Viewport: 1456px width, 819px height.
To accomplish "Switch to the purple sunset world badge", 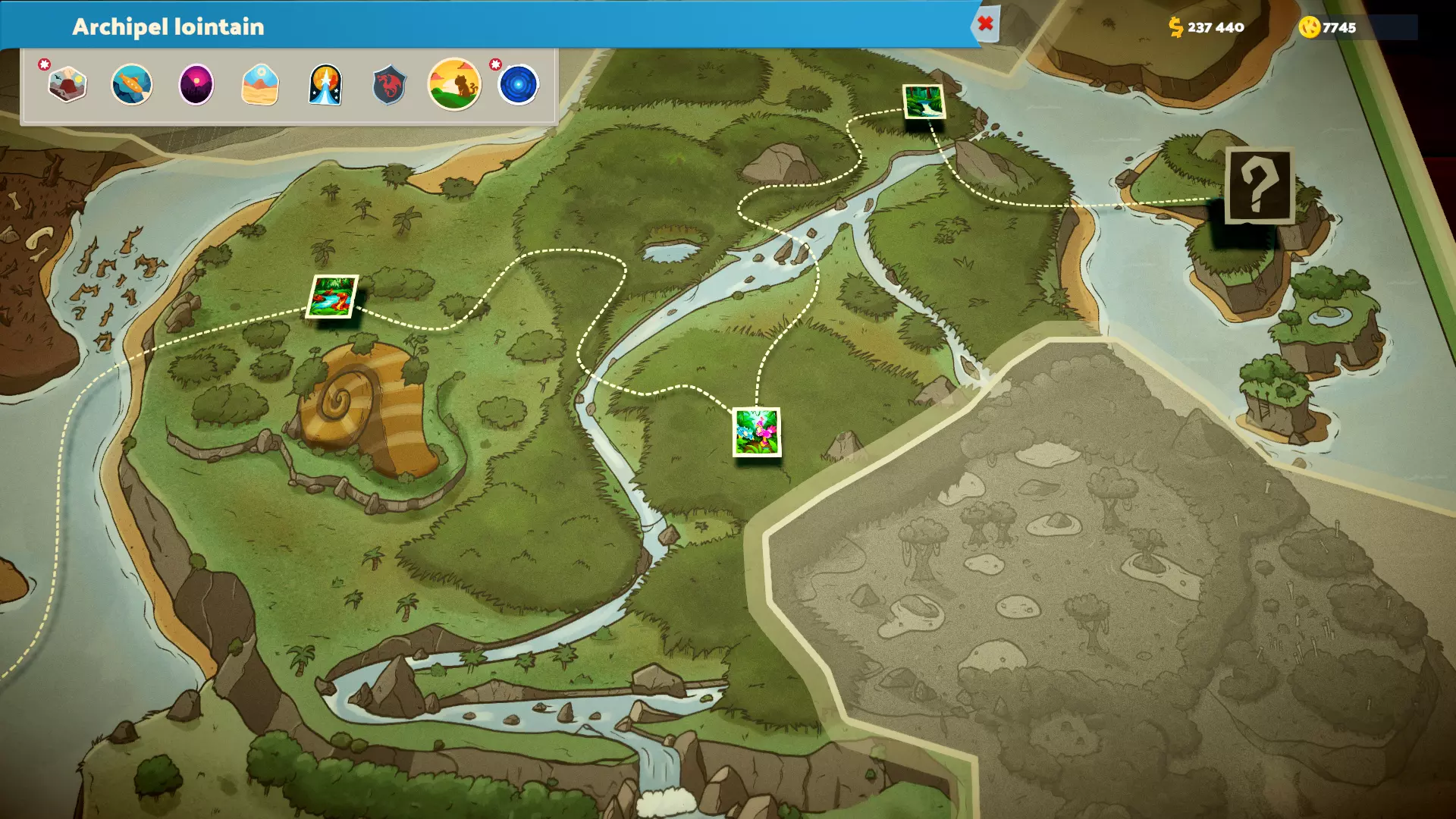I will (x=196, y=84).
